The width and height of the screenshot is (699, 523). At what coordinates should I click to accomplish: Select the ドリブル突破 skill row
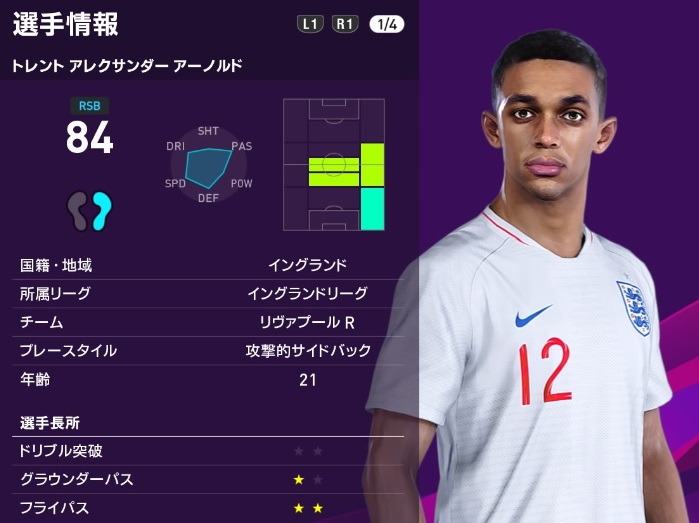210,451
